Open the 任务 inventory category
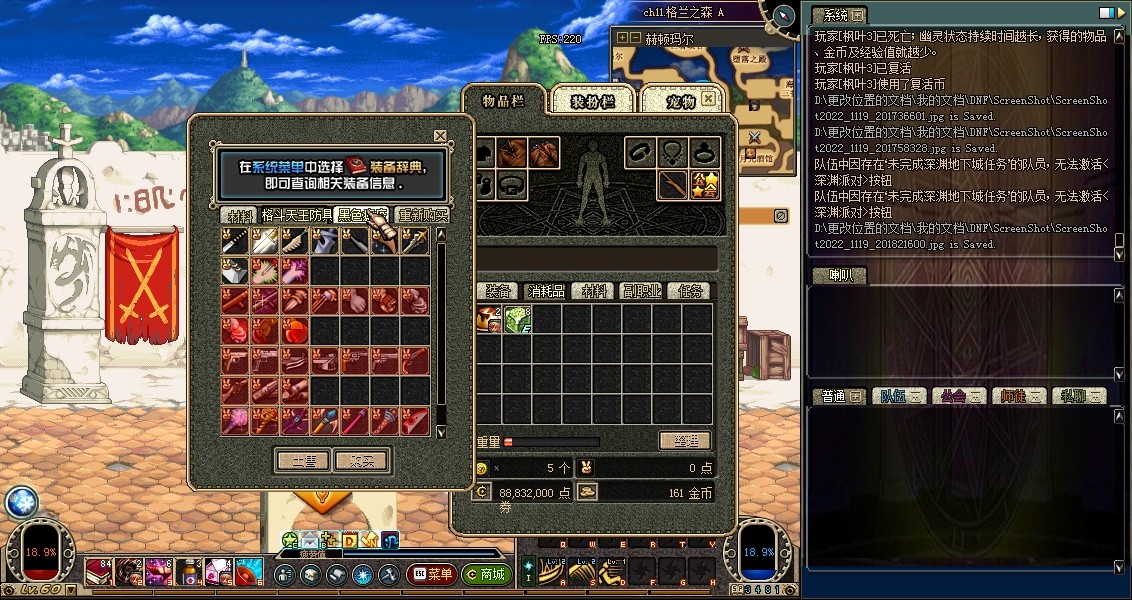 tap(690, 291)
